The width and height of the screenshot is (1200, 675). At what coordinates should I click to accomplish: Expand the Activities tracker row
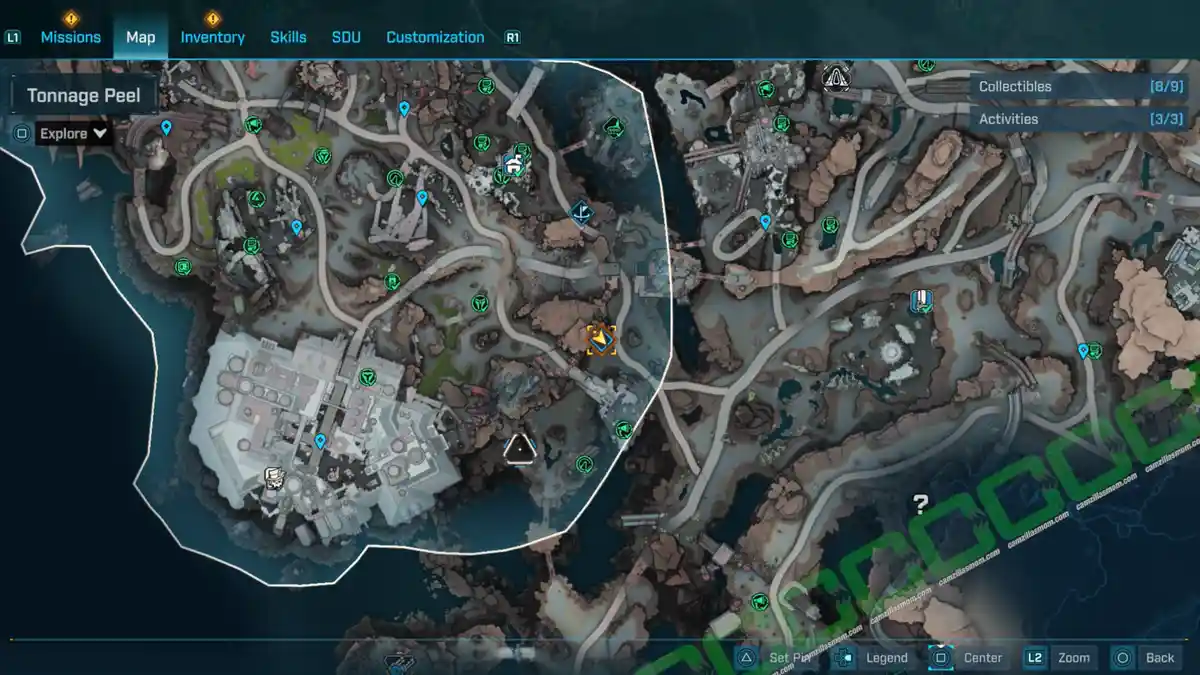point(1080,119)
